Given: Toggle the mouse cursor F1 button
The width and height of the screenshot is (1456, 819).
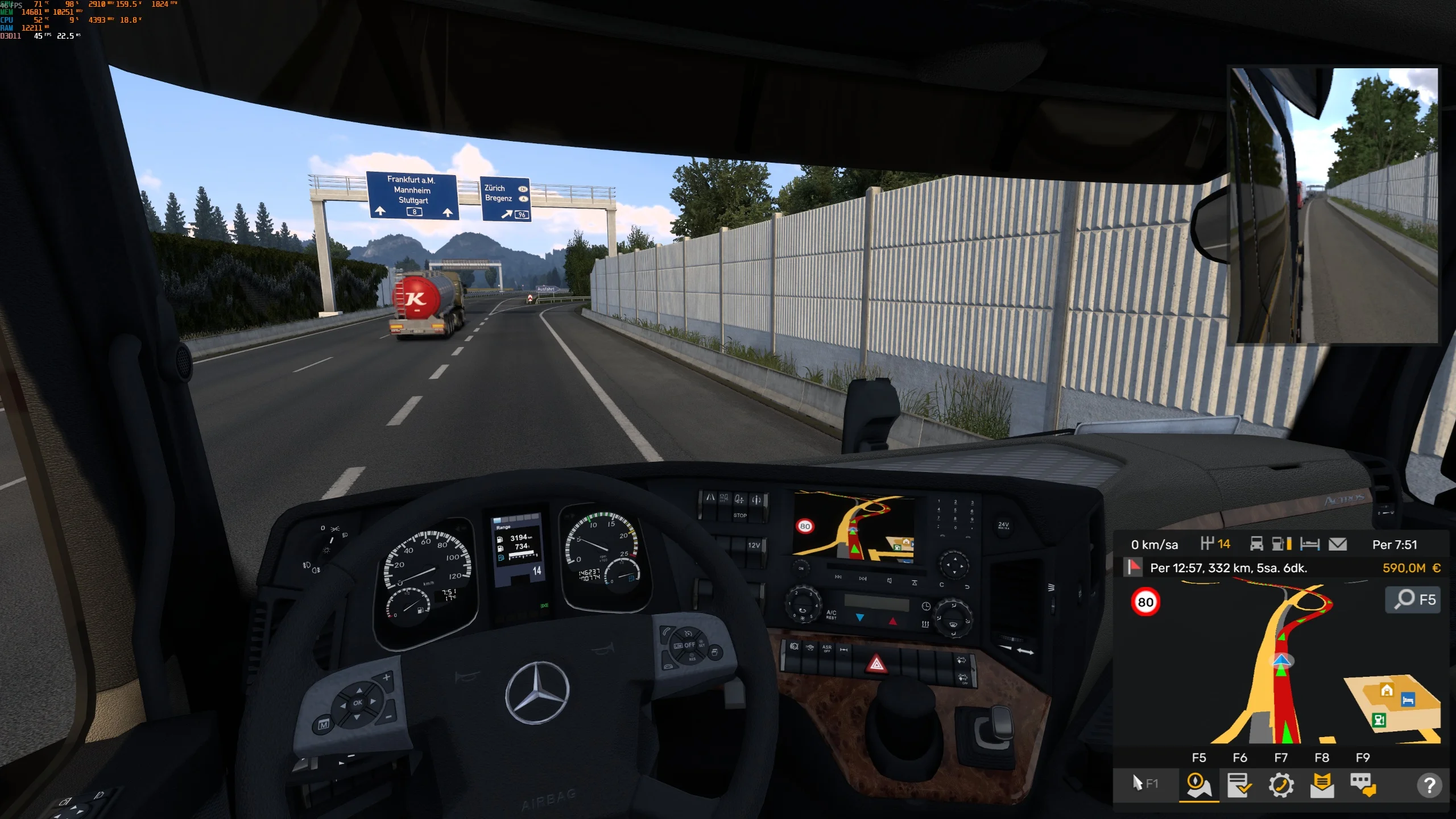Looking at the screenshot, I should click(x=1145, y=784).
